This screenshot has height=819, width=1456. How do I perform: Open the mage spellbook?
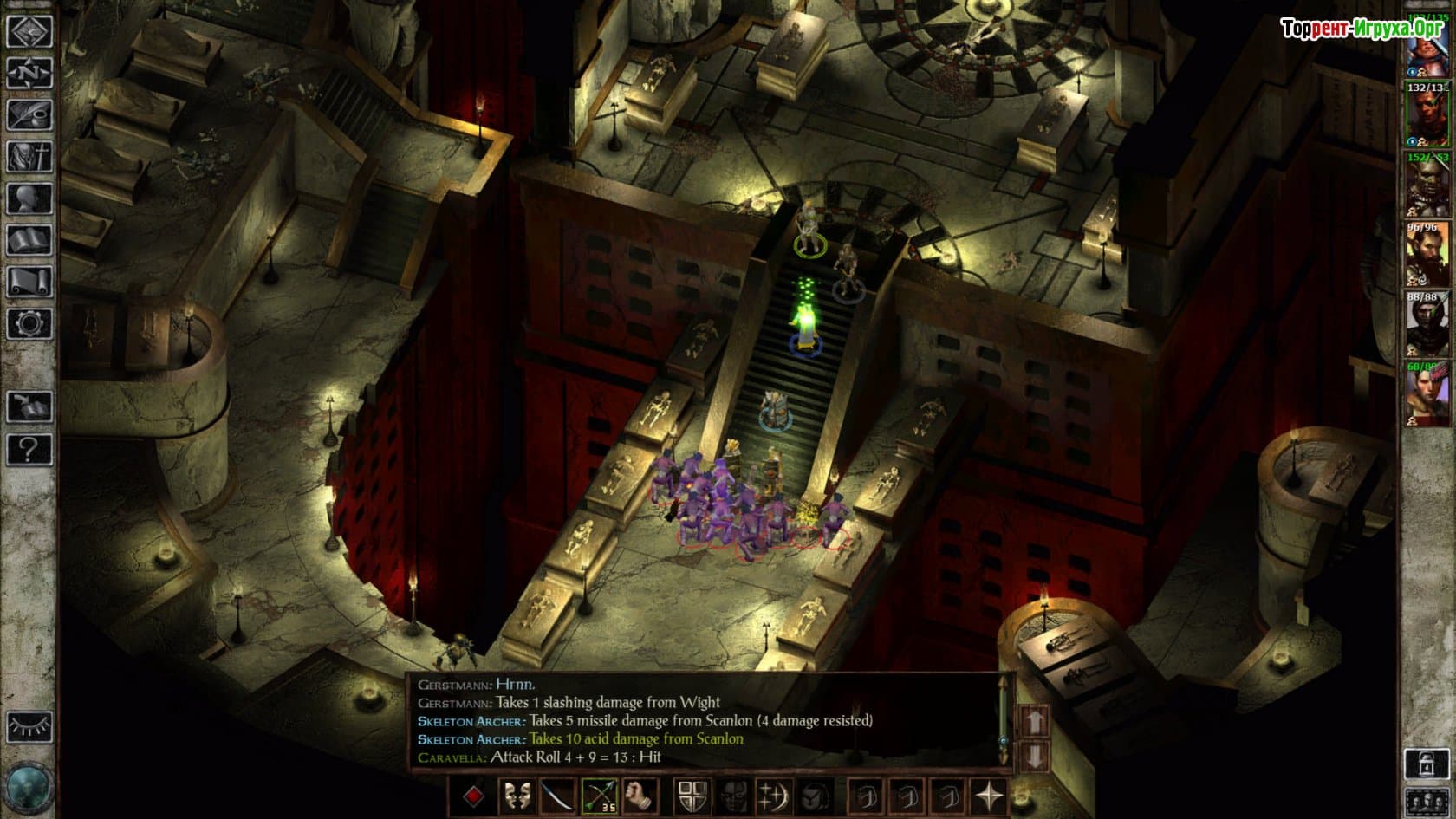29,240
